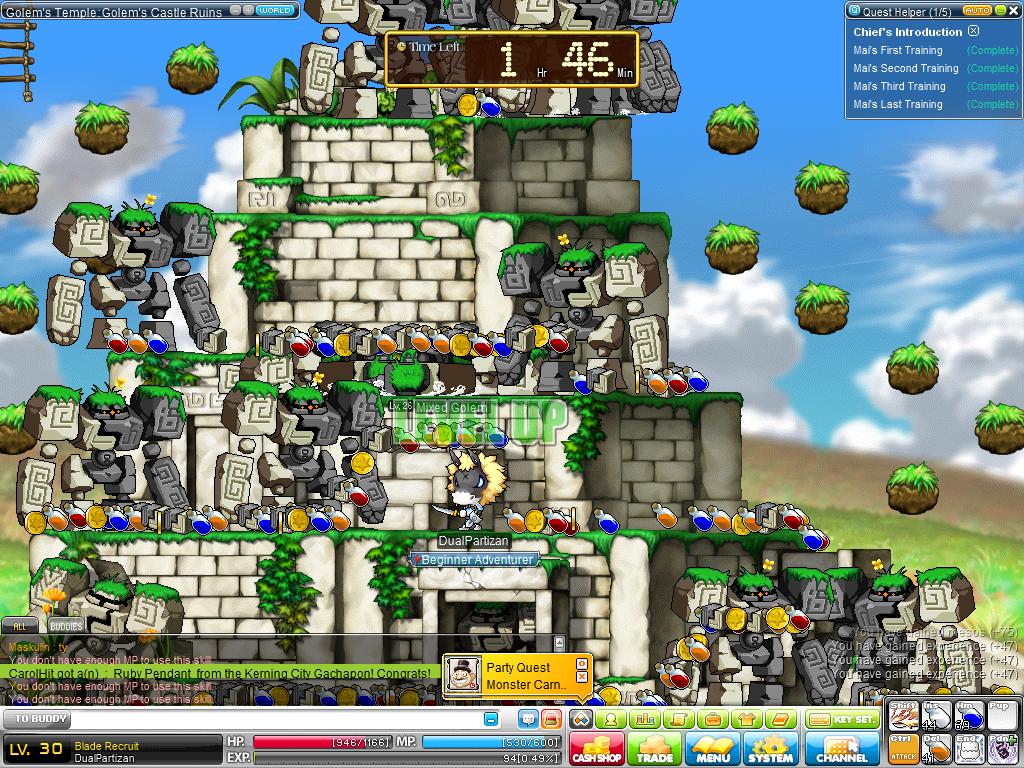Use the blue potion in the Hm slot
The width and height of the screenshot is (1024, 768).
pos(969,717)
